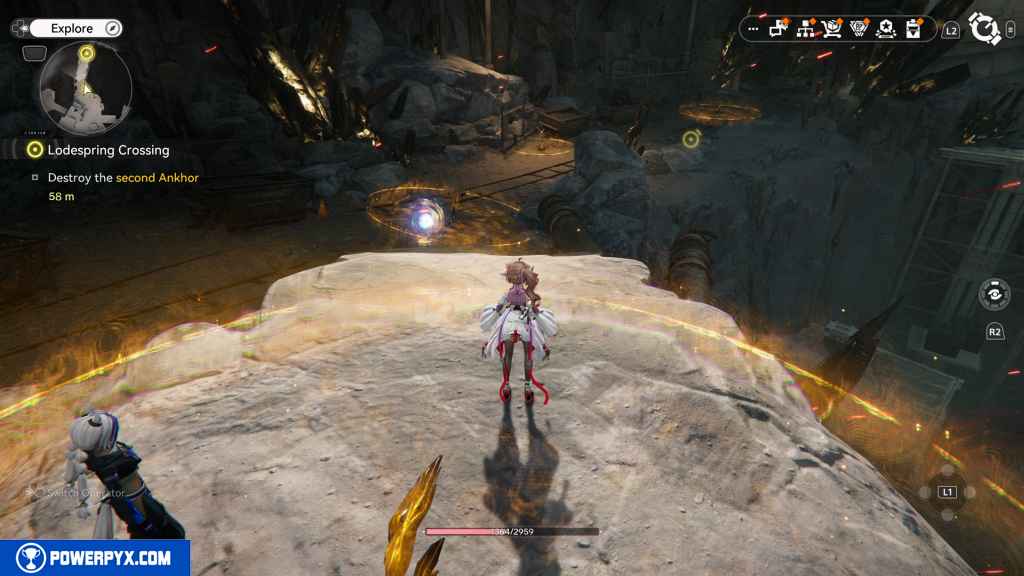Open the large circular gear-ring icon
This screenshot has height=576, width=1024.
click(984, 30)
